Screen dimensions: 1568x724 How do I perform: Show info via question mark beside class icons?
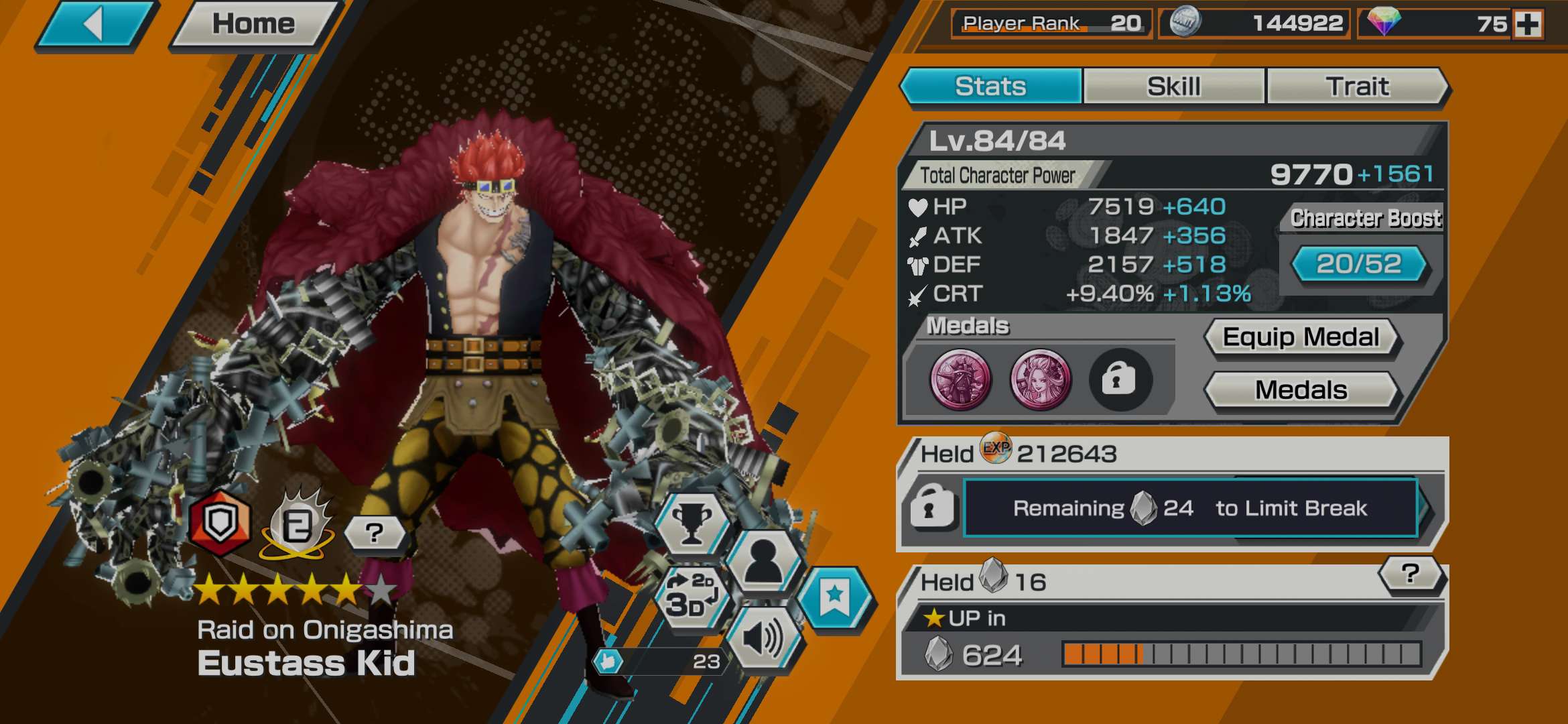point(374,533)
